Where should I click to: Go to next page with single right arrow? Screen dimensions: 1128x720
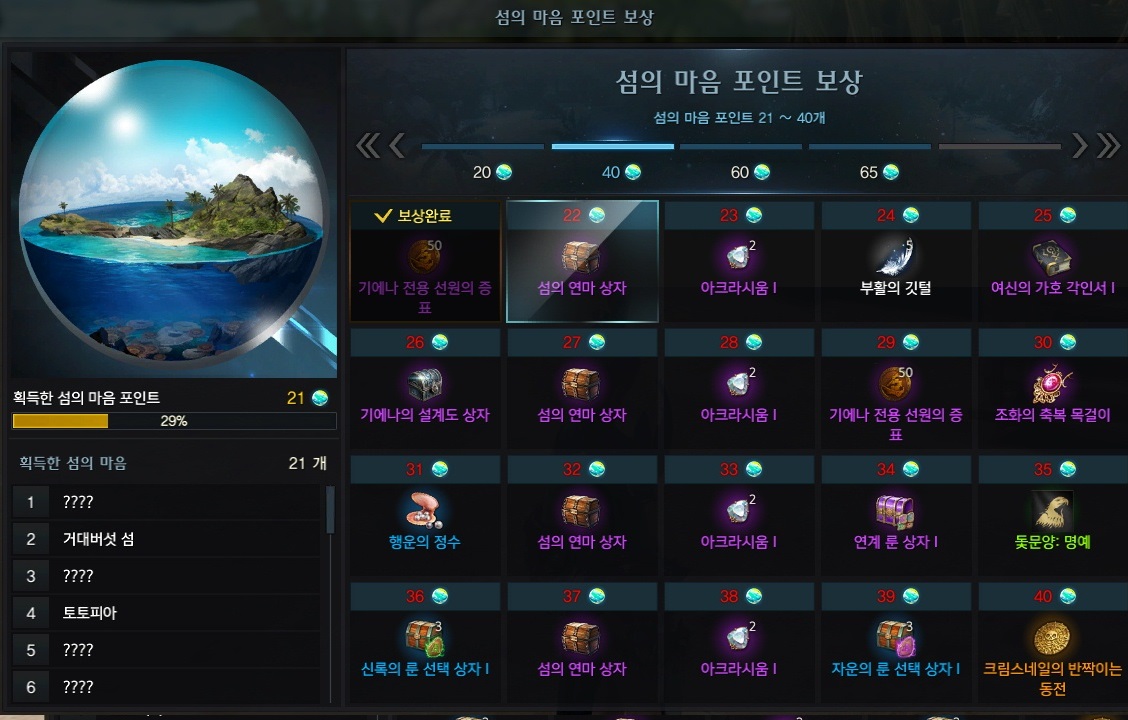1080,146
